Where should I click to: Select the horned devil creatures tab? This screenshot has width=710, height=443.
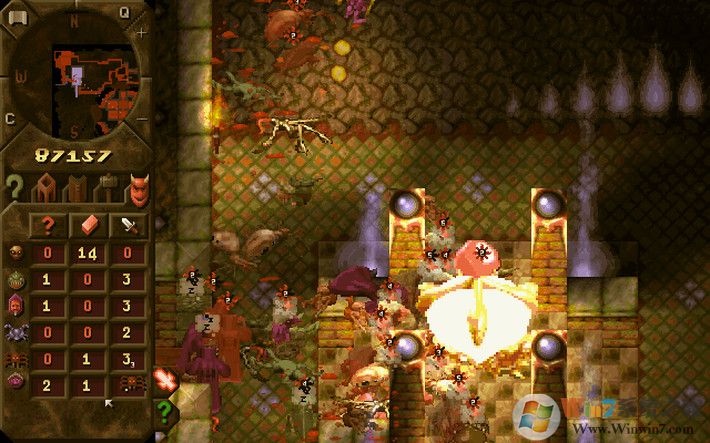(x=138, y=187)
